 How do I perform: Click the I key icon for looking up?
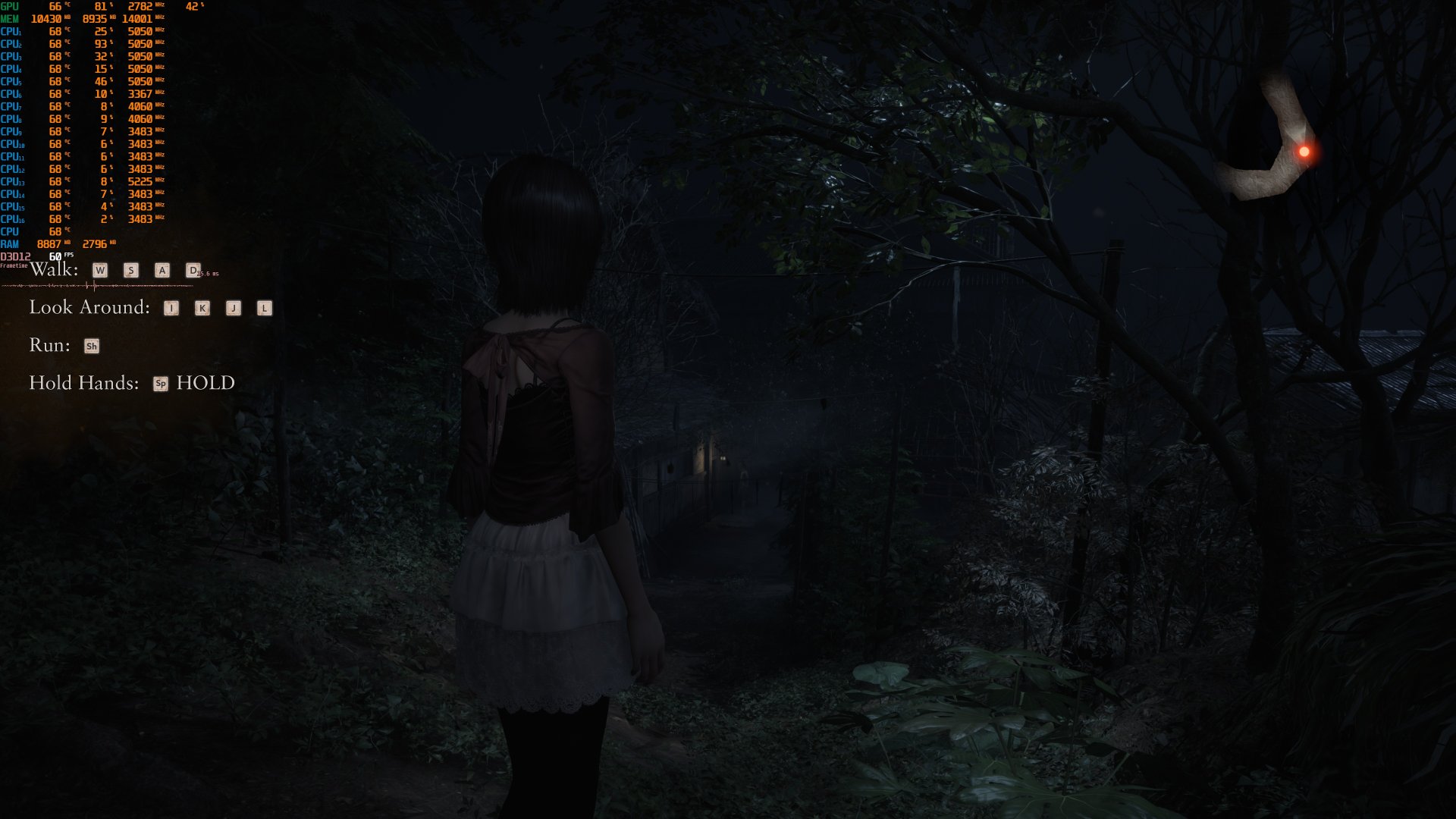[x=171, y=308]
